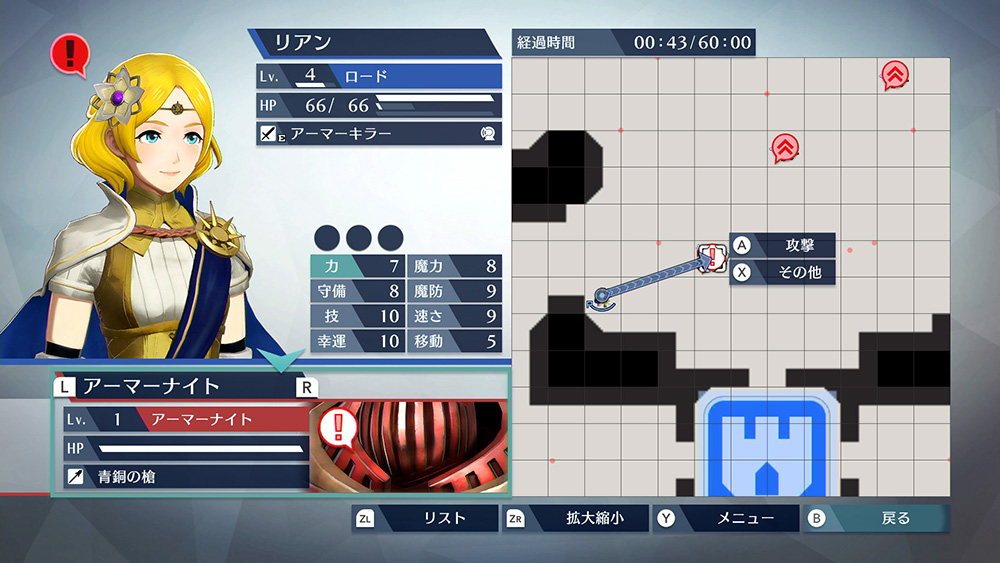
Task: Click the red enemy chevron marker below the timer
Action: pos(785,148)
